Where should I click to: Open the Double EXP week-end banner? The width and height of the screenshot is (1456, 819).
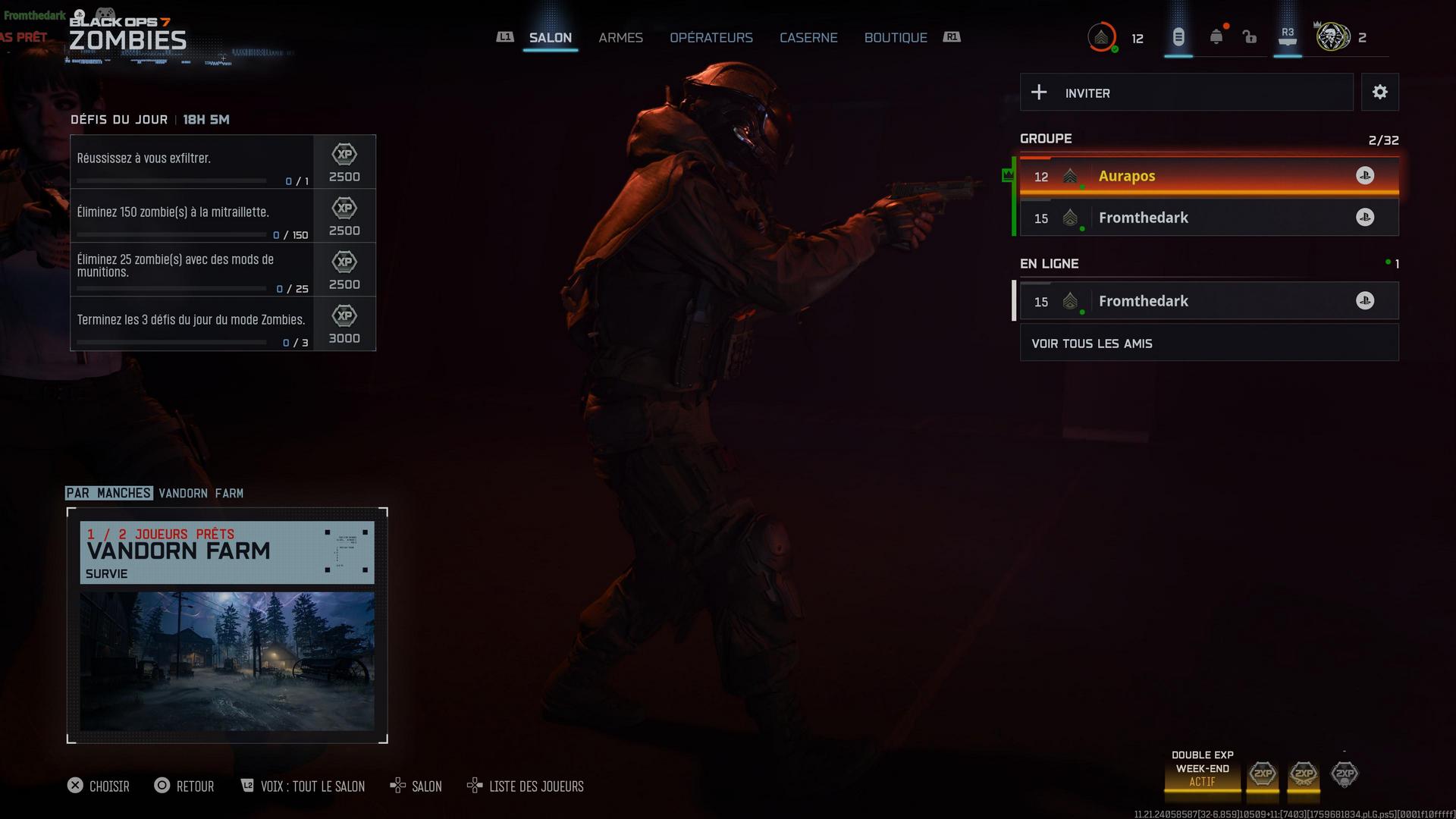coord(1202,769)
